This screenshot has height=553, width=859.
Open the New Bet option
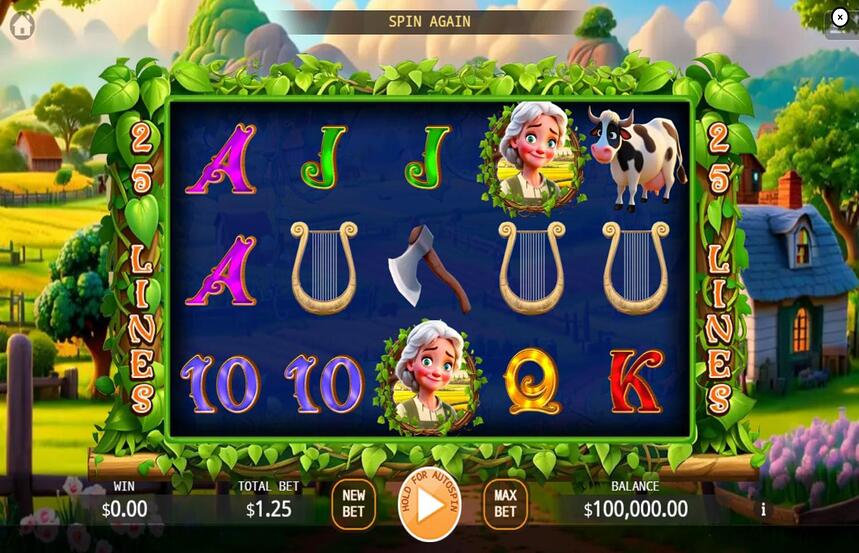click(354, 504)
